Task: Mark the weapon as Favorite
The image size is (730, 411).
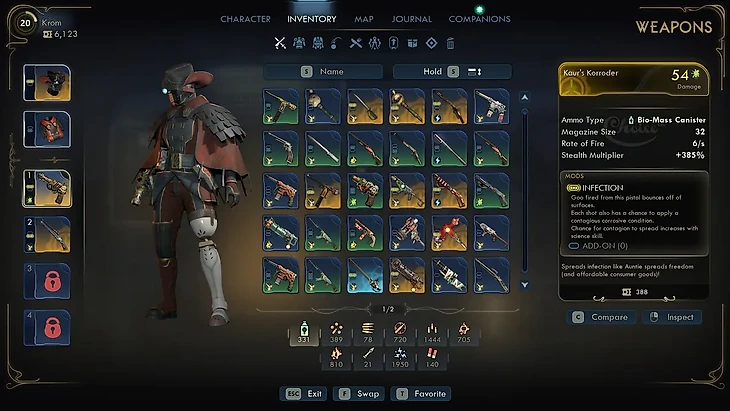Action: 424,394
